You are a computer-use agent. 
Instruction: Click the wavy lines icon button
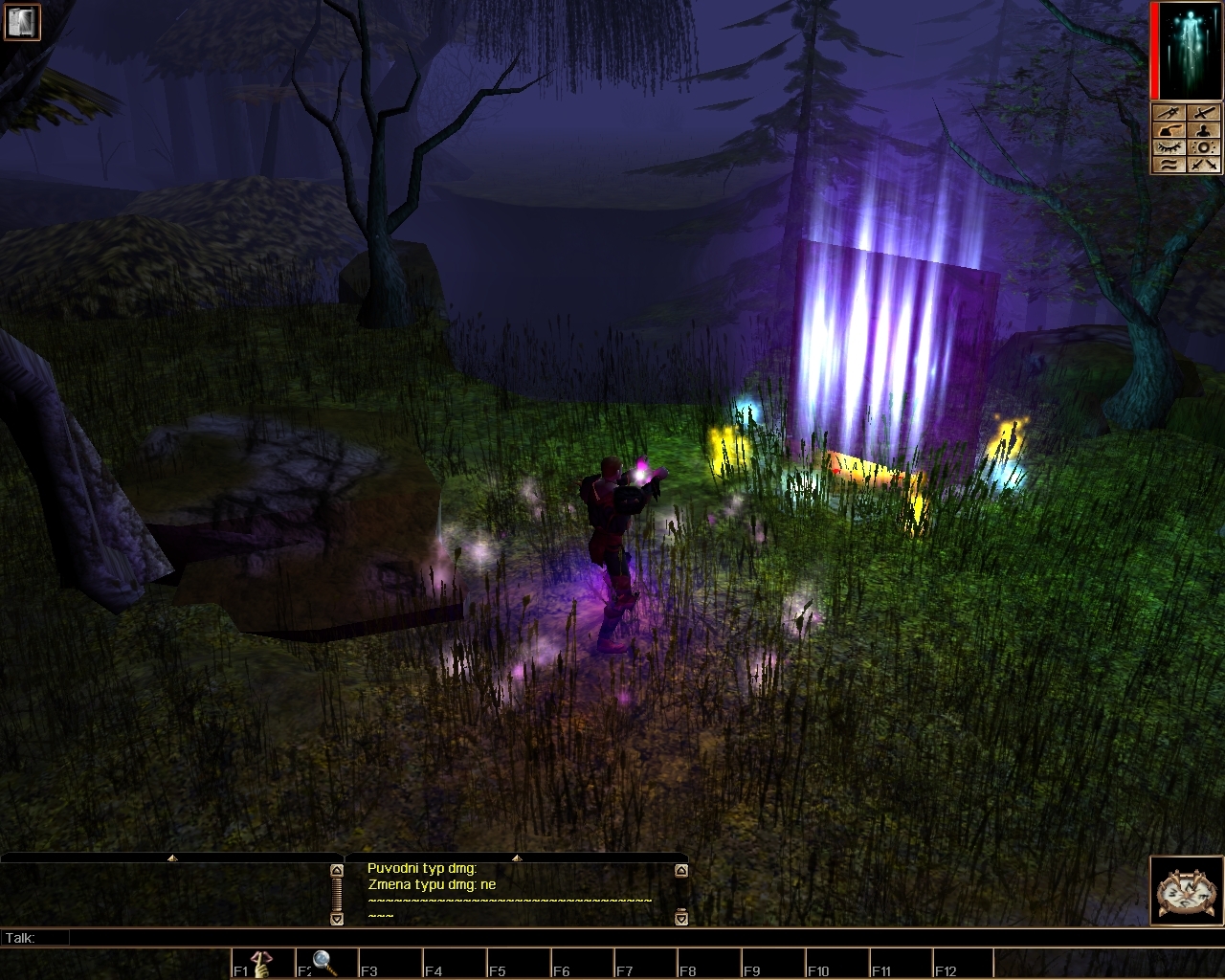(1169, 164)
